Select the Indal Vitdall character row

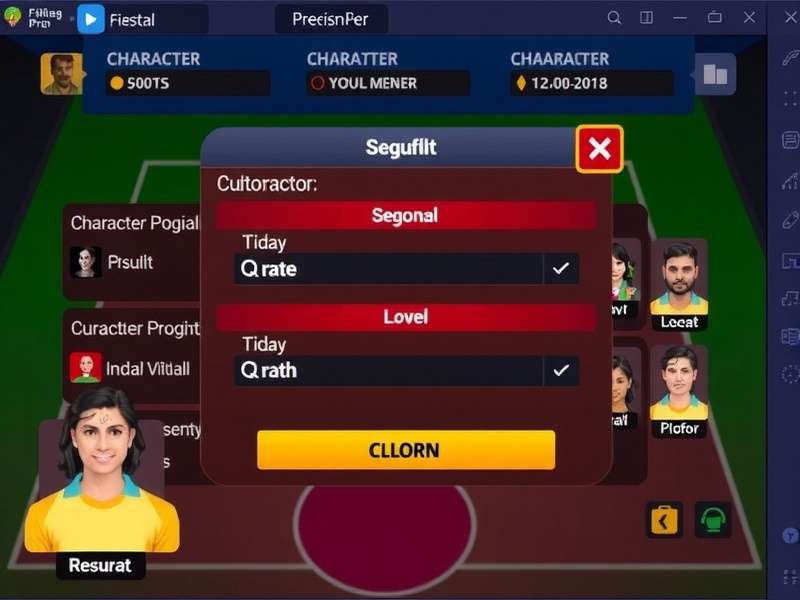(132, 368)
